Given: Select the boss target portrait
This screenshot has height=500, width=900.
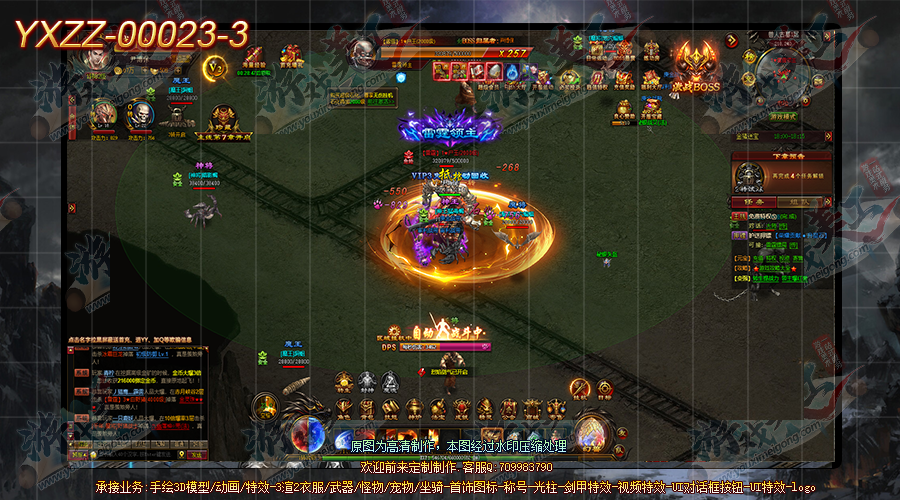Looking at the screenshot, I should [361, 52].
